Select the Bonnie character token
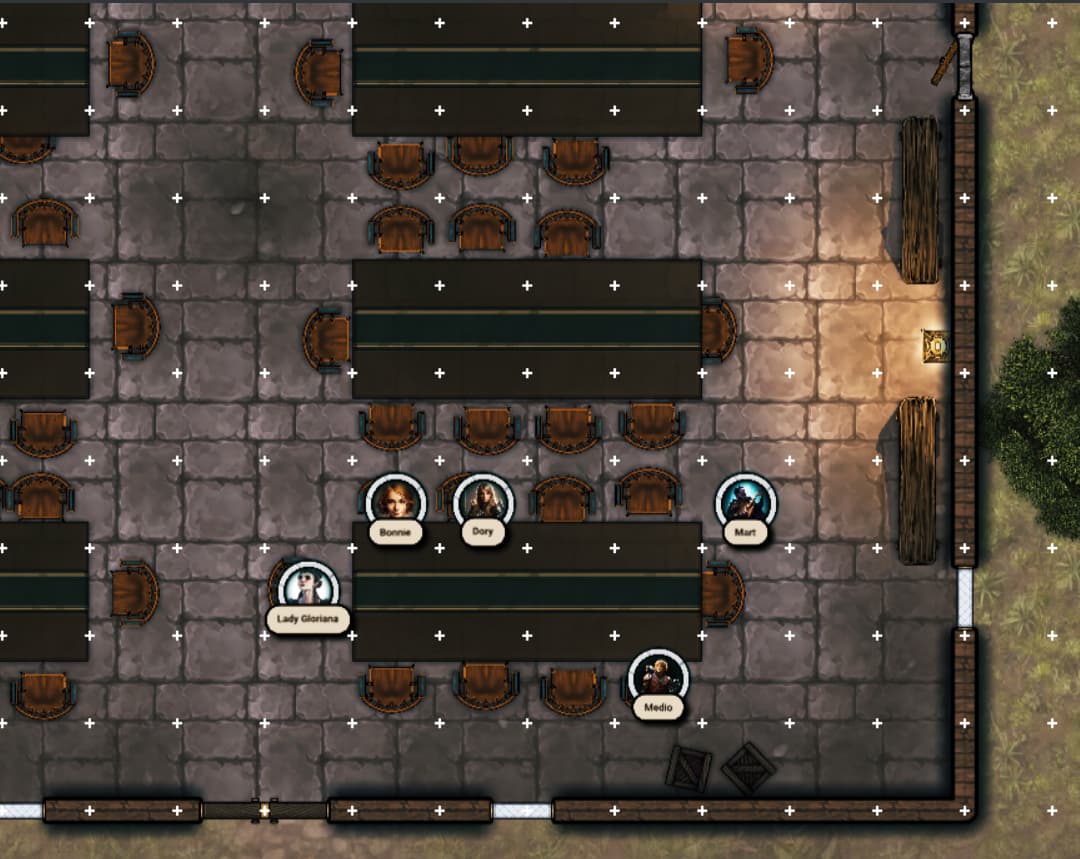The height and width of the screenshot is (859, 1080). pyautogui.click(x=395, y=501)
